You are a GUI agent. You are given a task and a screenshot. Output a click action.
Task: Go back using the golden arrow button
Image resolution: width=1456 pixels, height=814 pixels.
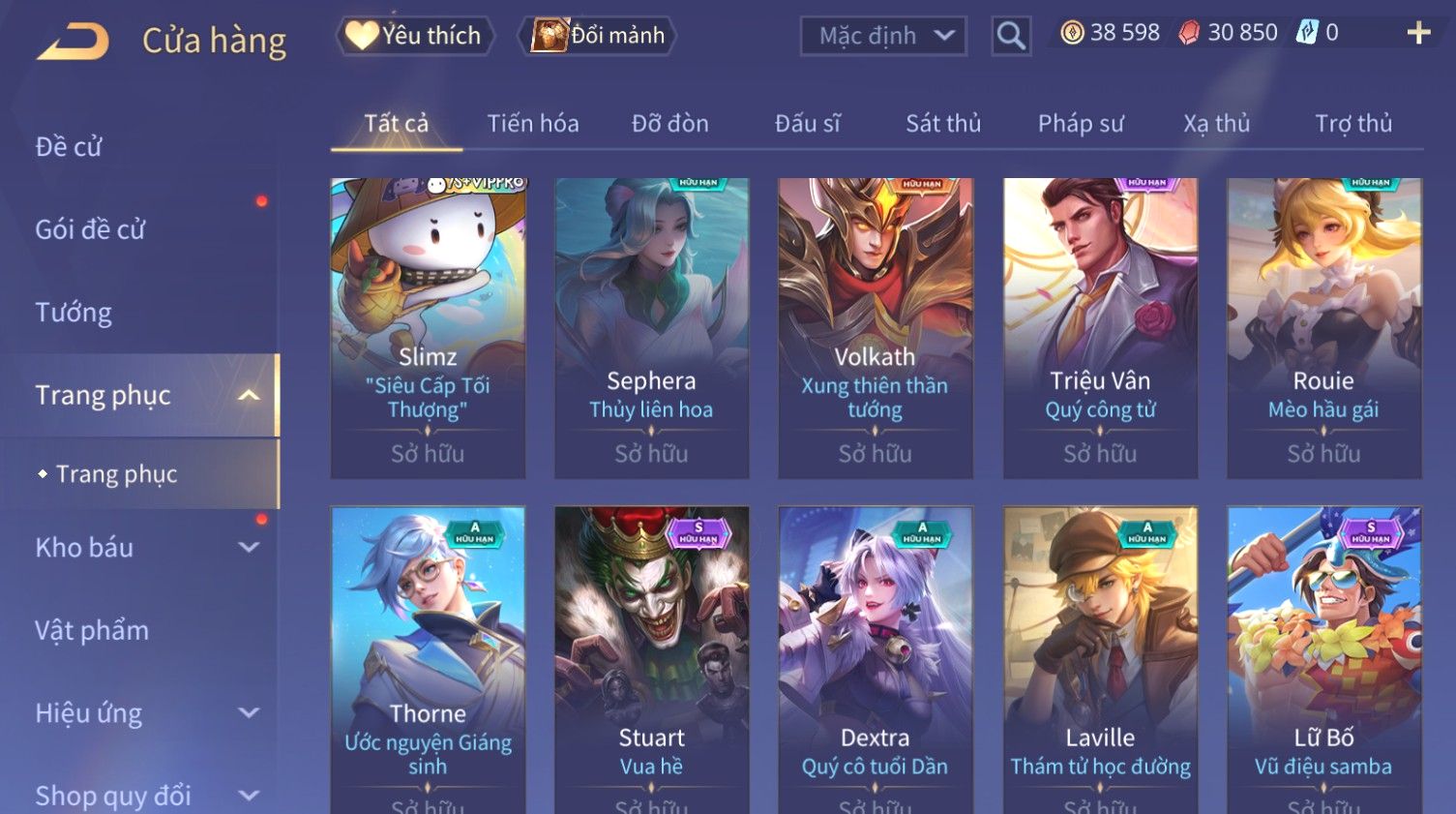[74, 41]
